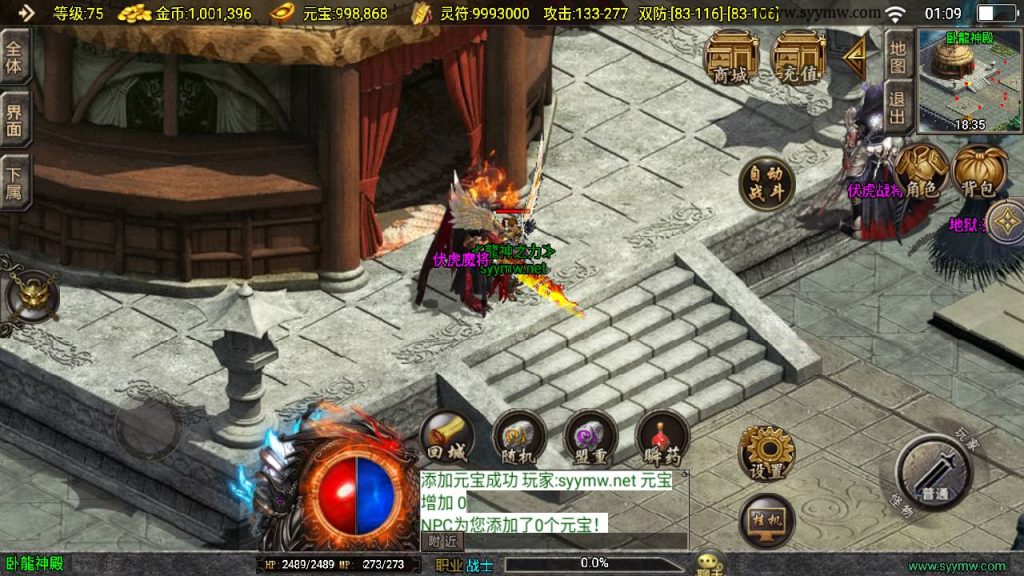Collapse the top menu with the gold arrow
Viewport: 1024px width, 576px height.
coord(855,58)
